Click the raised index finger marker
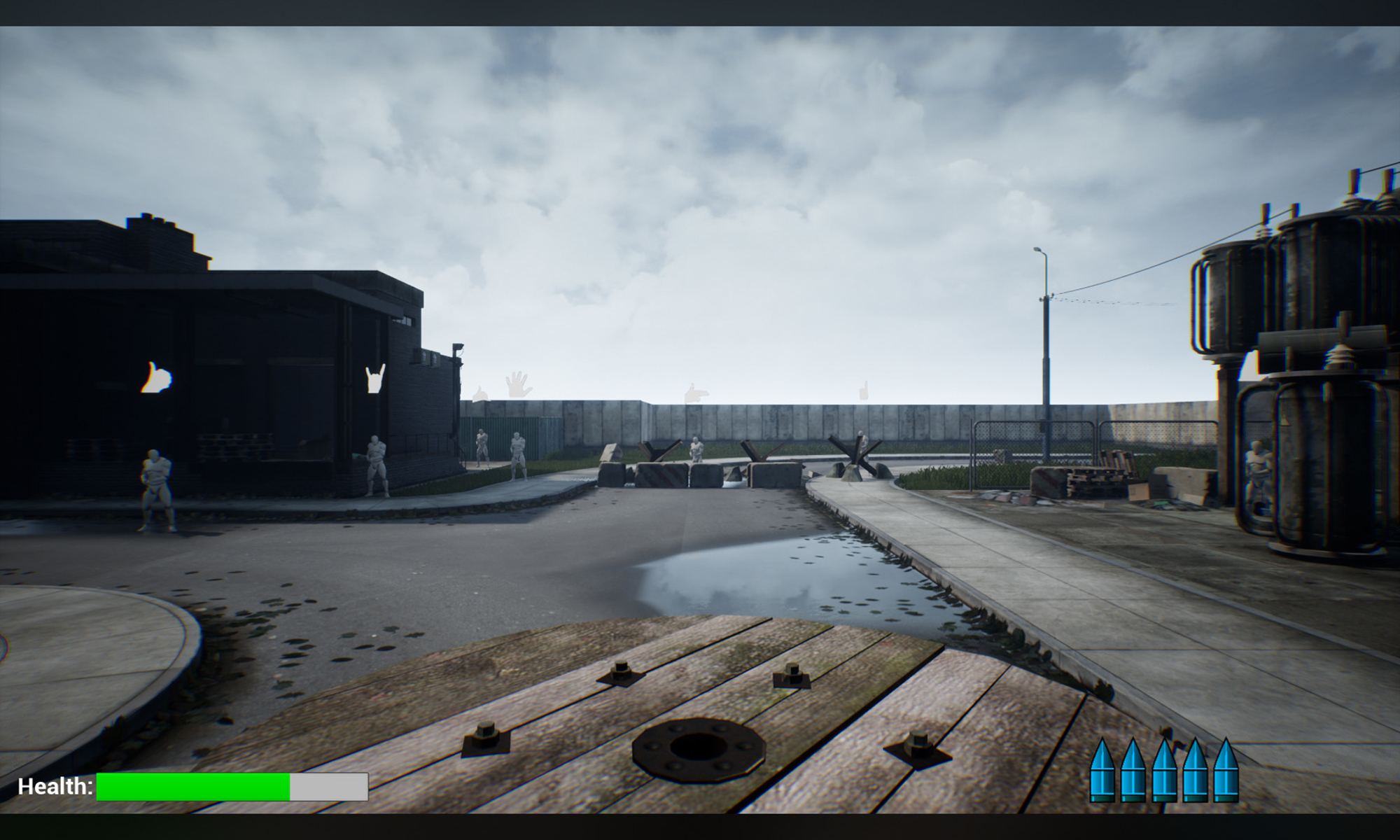Viewport: 1400px width, 840px height. [x=864, y=391]
